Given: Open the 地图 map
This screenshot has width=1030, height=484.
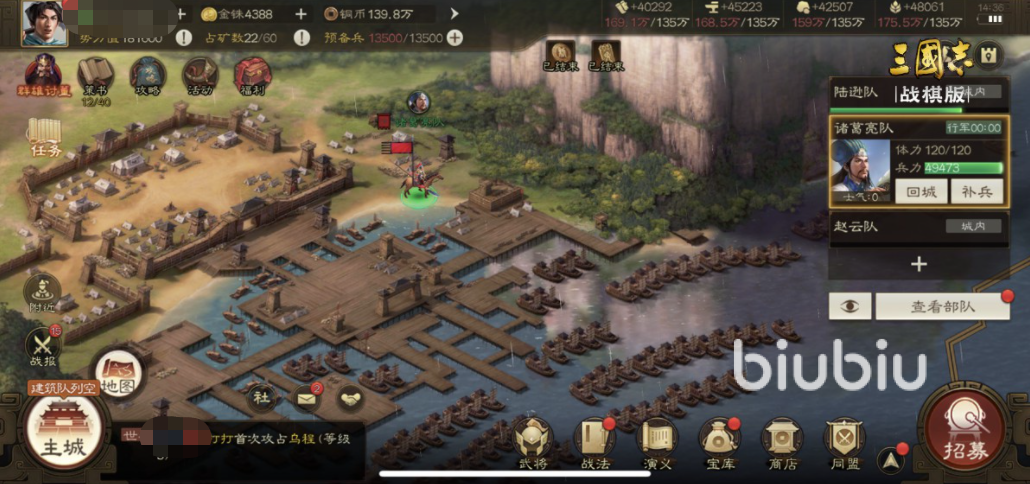Looking at the screenshot, I should click(118, 373).
